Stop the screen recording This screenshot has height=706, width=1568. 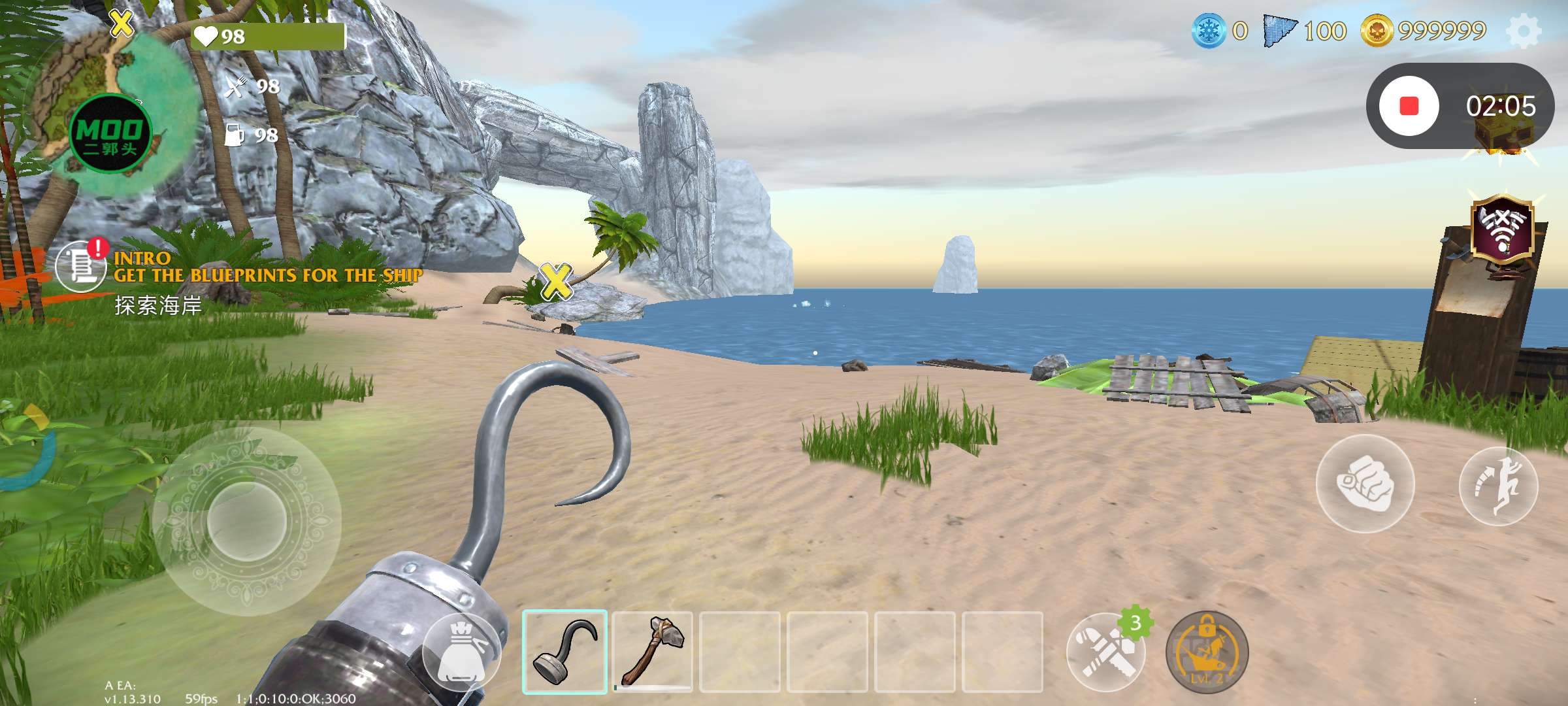pyautogui.click(x=1409, y=106)
